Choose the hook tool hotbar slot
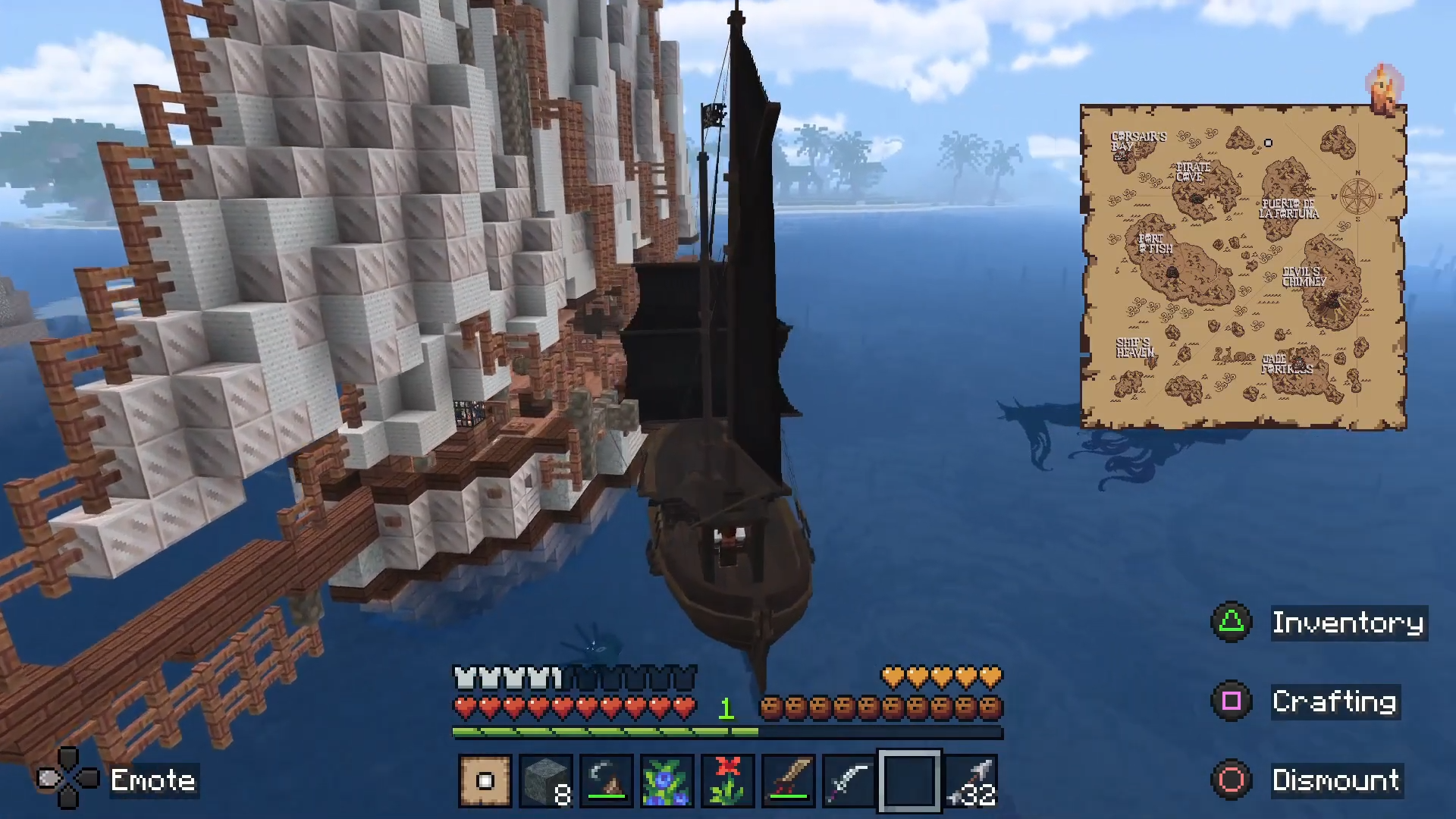The width and height of the screenshot is (1456, 819). click(x=607, y=780)
